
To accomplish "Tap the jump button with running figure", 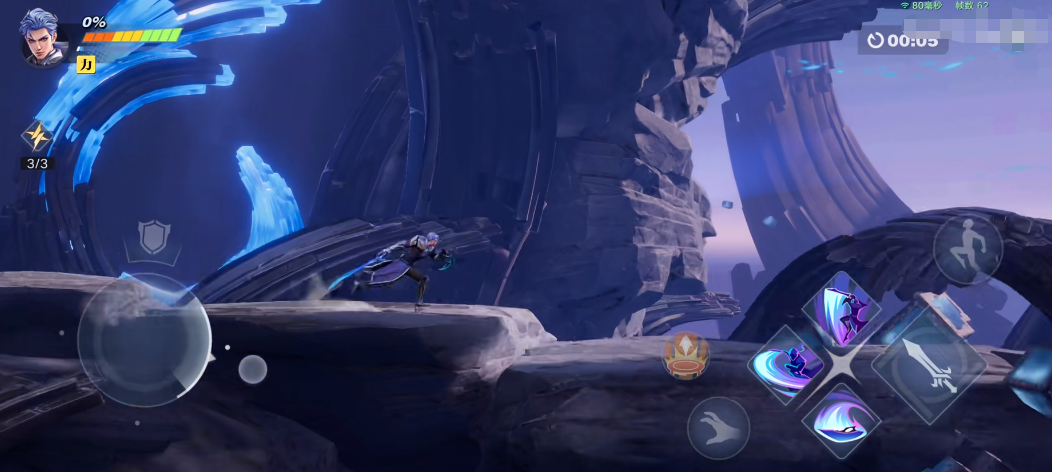I will (967, 249).
